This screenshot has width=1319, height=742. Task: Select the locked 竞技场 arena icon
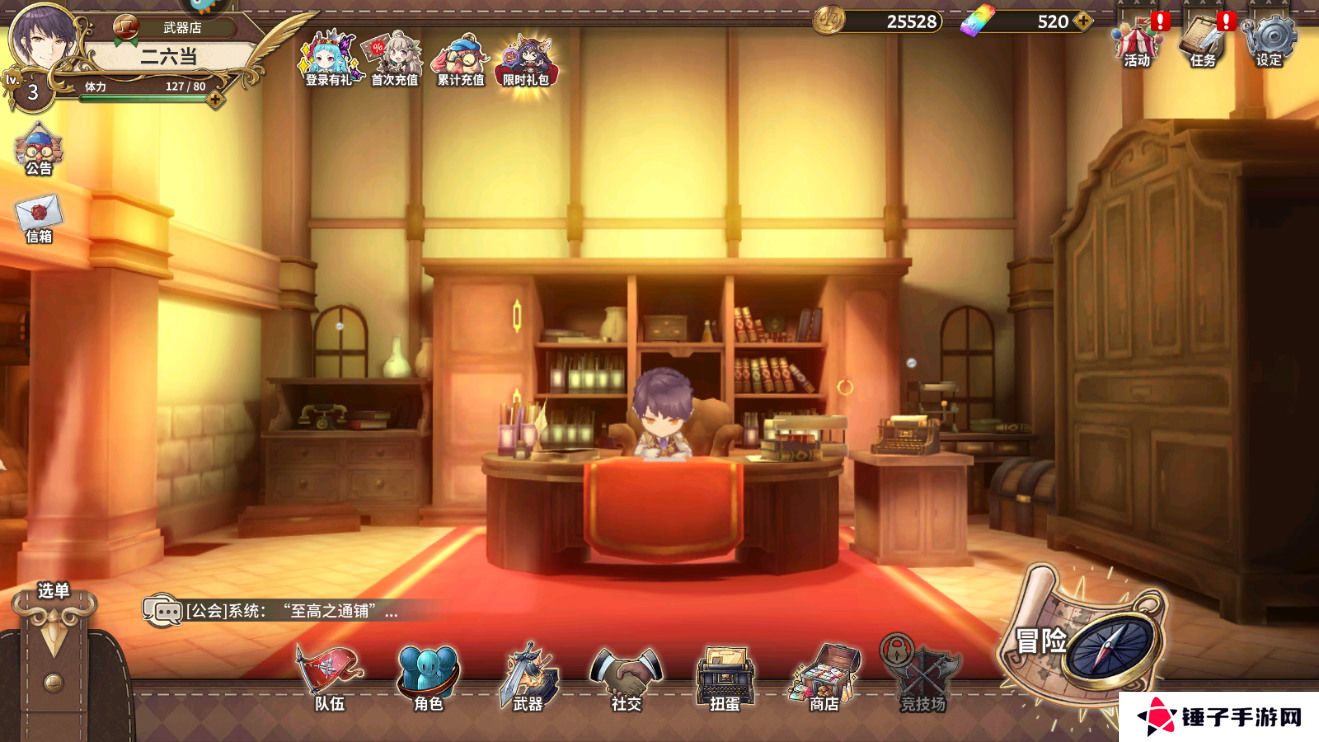[921, 675]
